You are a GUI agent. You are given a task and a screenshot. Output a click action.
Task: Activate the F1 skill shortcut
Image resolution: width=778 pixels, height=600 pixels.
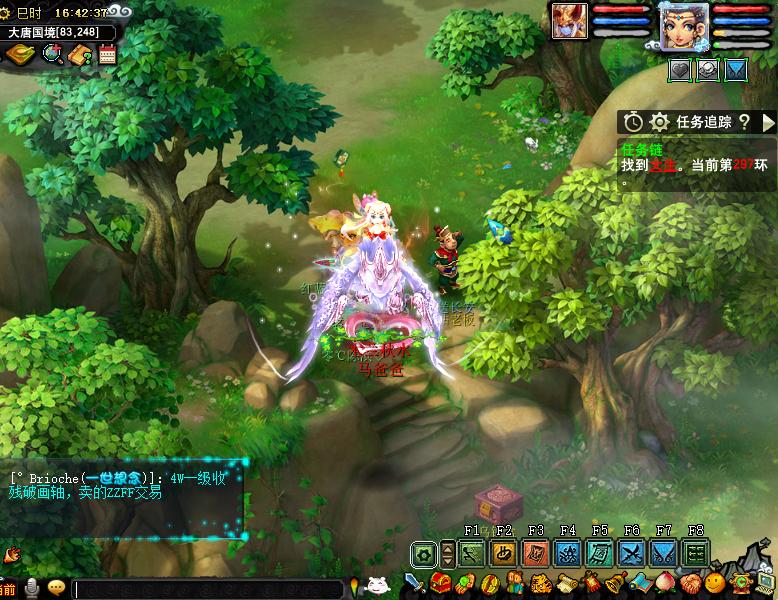pyautogui.click(x=472, y=553)
